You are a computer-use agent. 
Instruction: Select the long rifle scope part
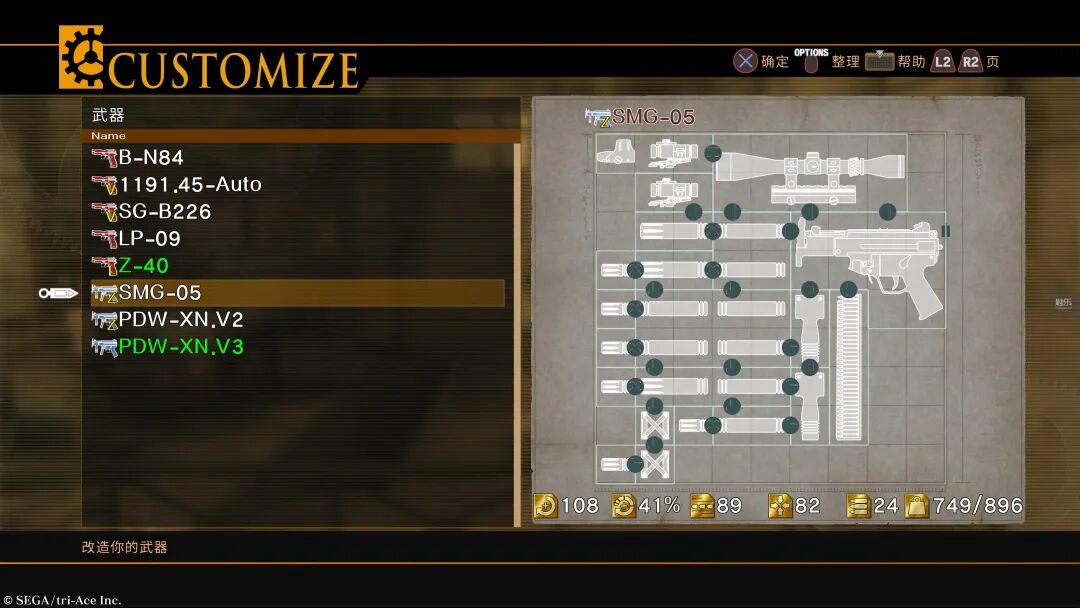click(810, 166)
